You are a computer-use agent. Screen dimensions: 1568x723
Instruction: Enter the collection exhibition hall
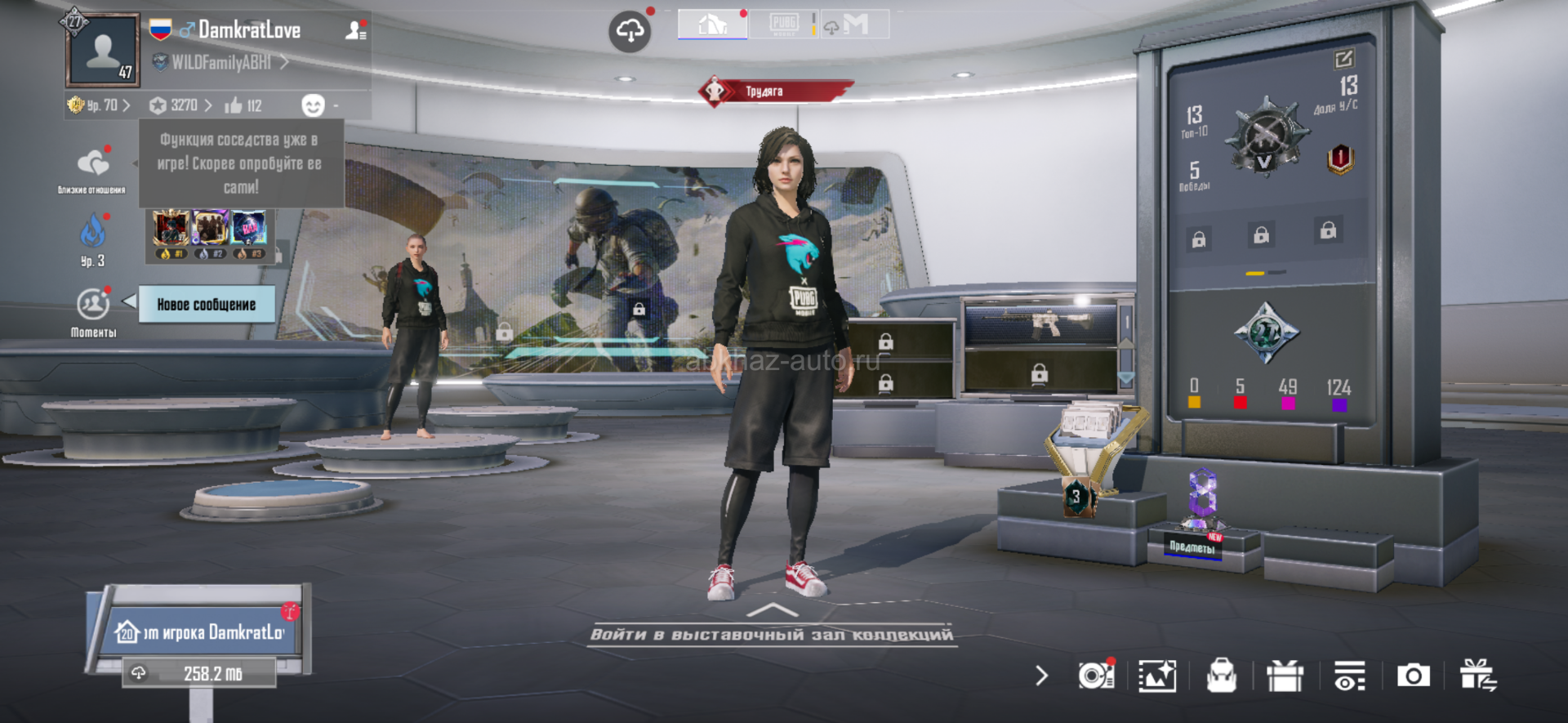(x=772, y=633)
